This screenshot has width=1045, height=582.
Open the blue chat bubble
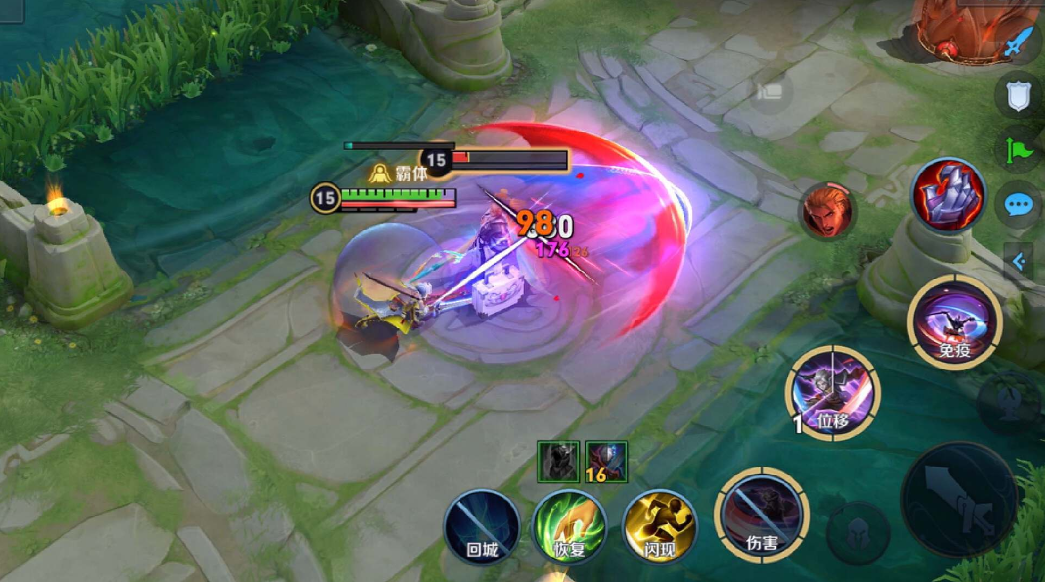pyautogui.click(x=1018, y=206)
